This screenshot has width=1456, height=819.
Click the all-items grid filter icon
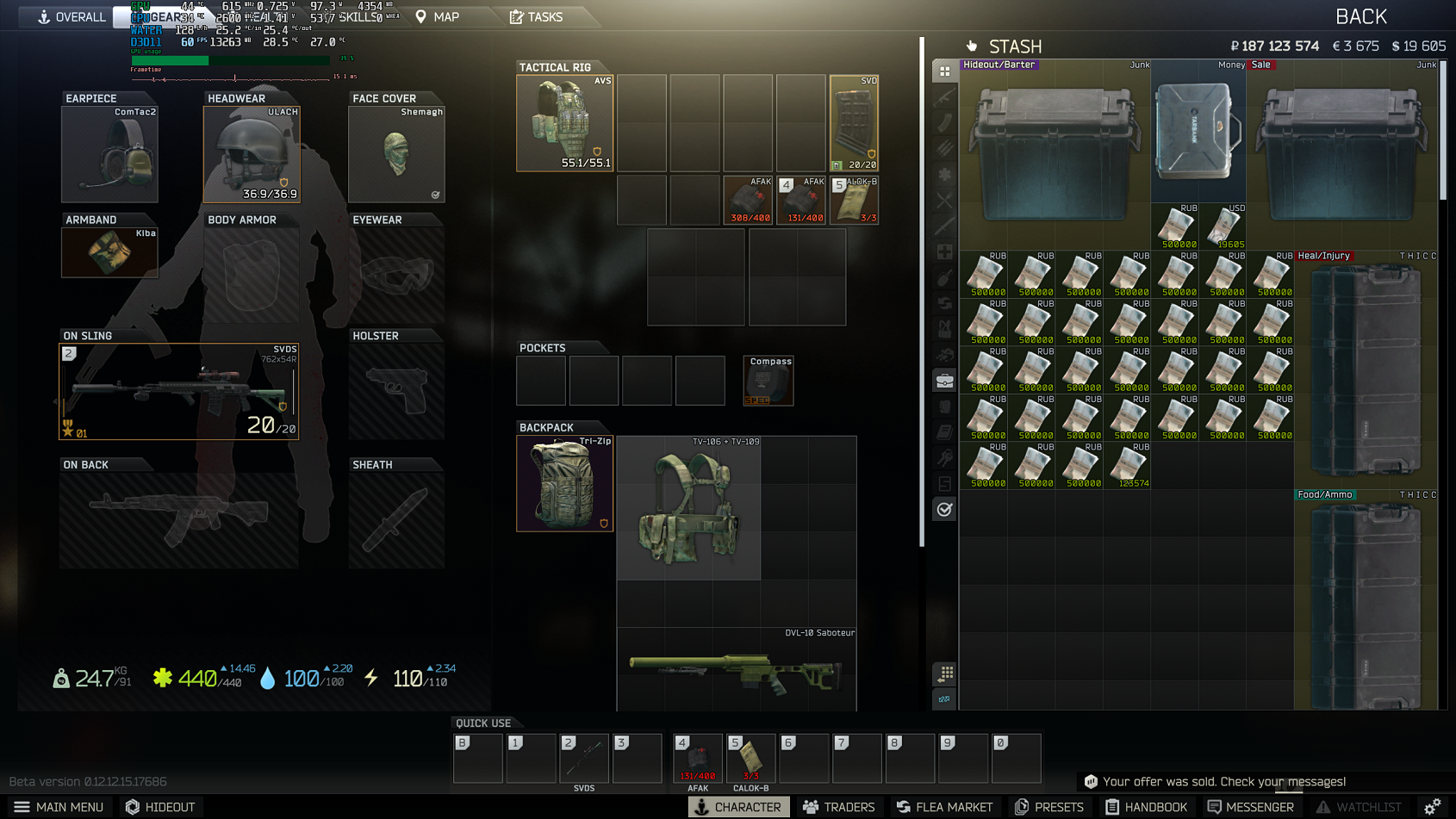(944, 71)
